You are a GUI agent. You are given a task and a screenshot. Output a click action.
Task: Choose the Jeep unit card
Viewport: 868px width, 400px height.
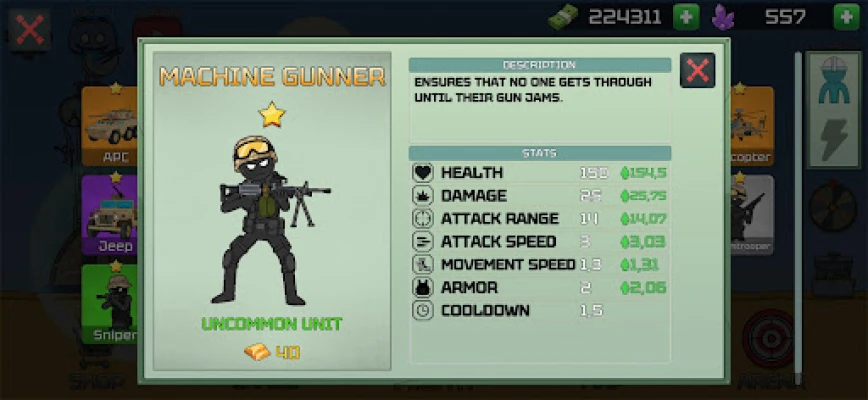[x=112, y=213]
